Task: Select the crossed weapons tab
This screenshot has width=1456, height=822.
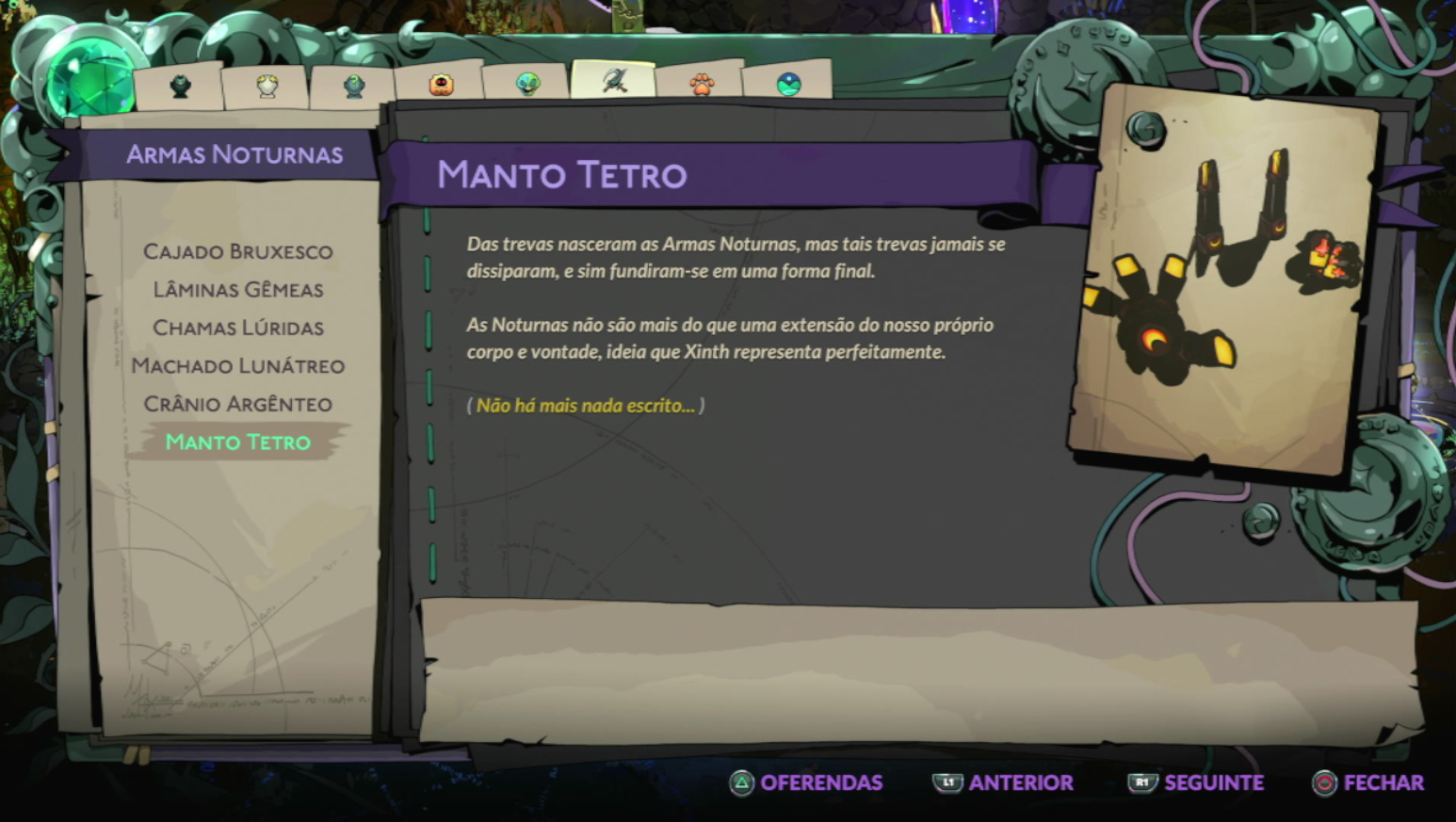Action: tap(614, 81)
